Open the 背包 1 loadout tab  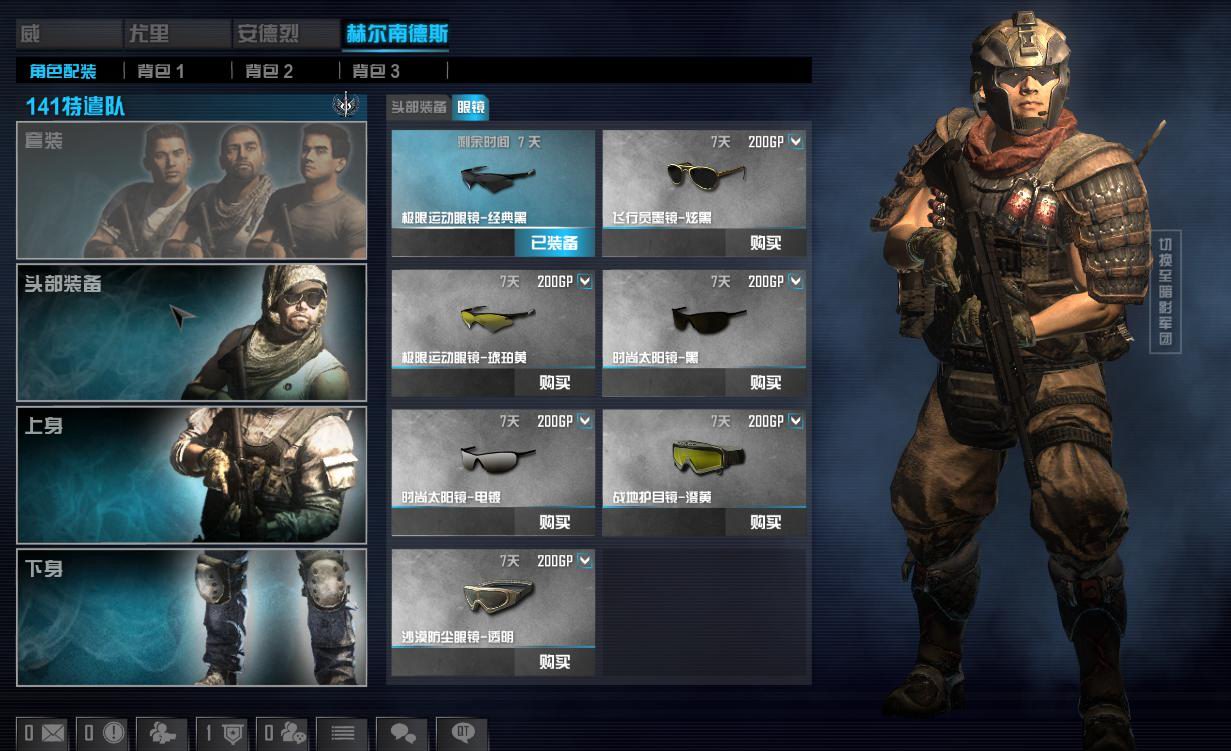click(161, 71)
